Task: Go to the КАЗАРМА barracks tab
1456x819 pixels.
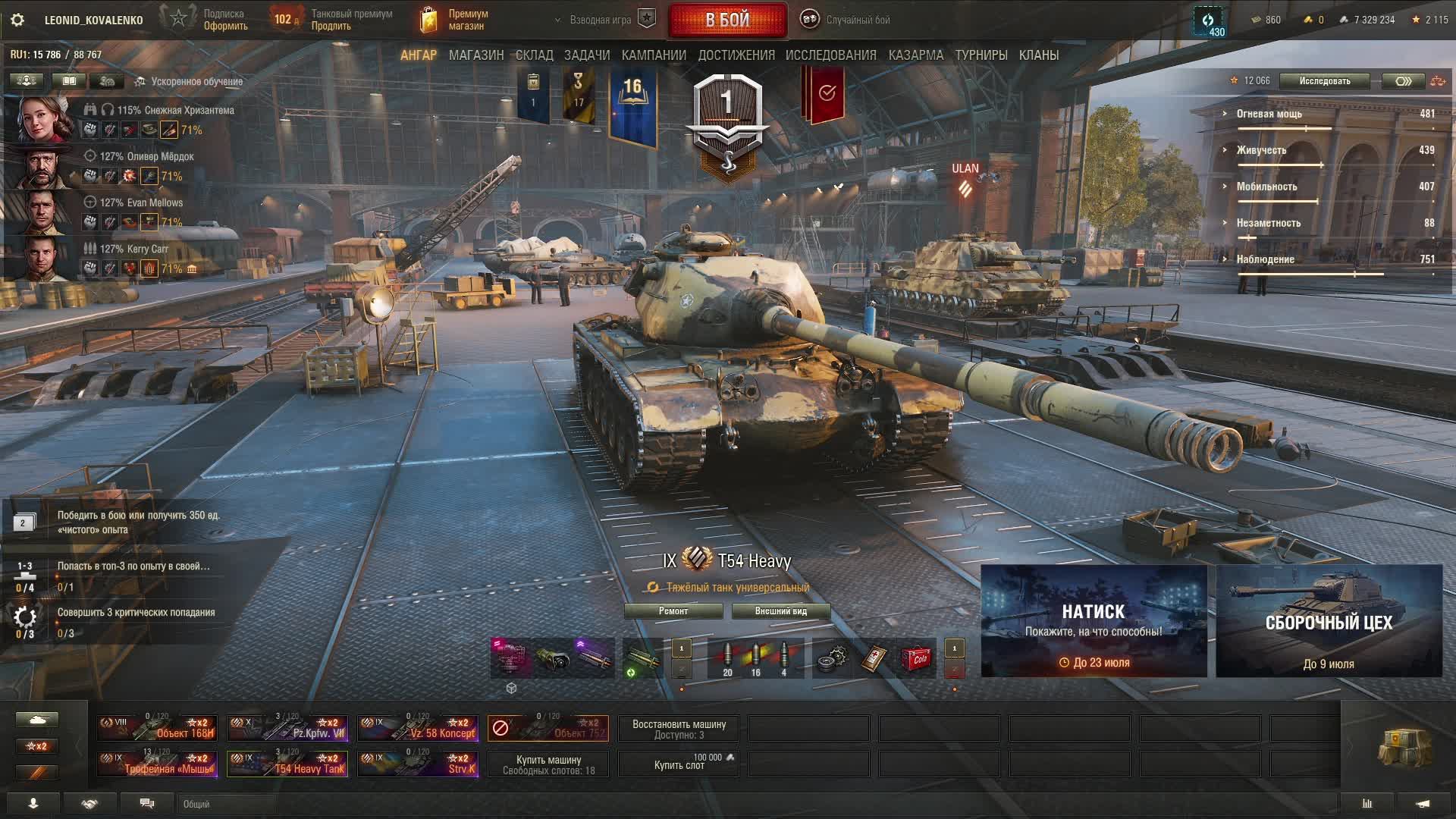Action: click(915, 55)
